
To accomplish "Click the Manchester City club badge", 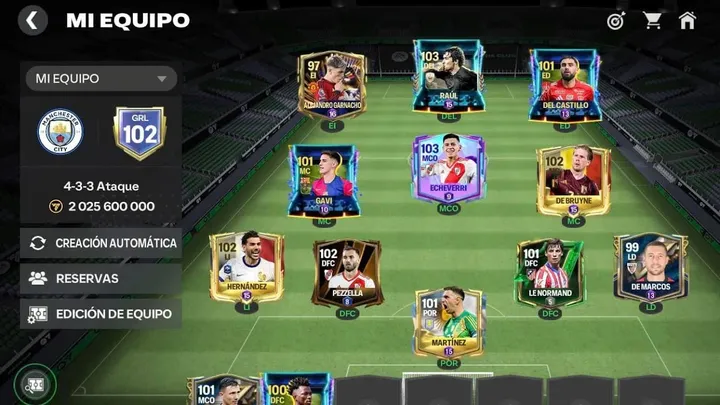I will [60, 132].
